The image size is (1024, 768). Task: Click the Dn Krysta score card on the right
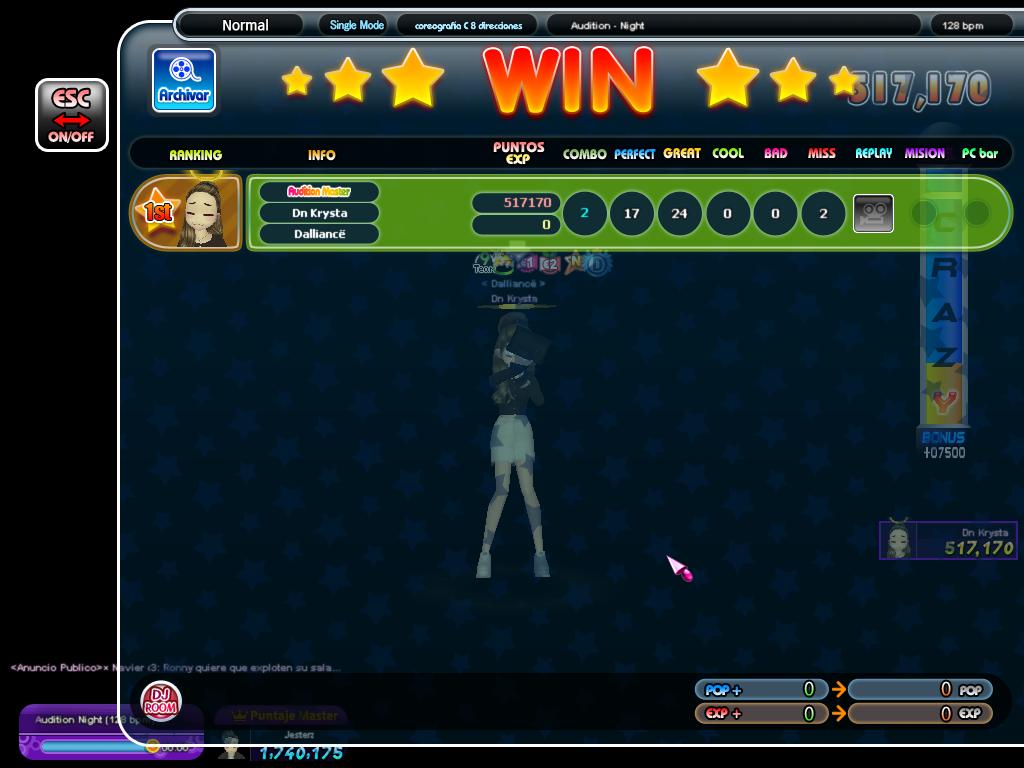(x=947, y=541)
